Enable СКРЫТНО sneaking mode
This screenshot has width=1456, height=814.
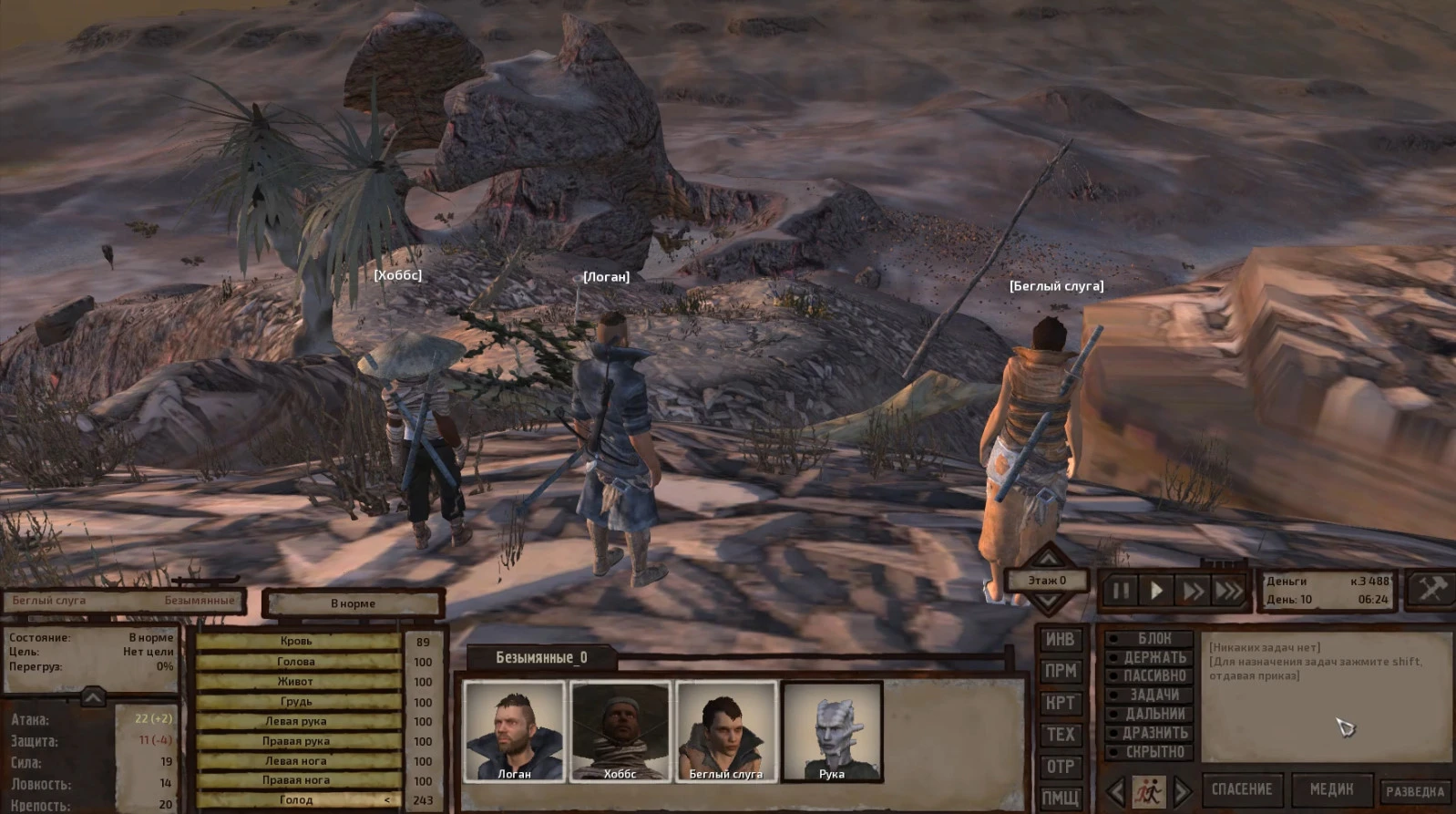pyautogui.click(x=1150, y=752)
